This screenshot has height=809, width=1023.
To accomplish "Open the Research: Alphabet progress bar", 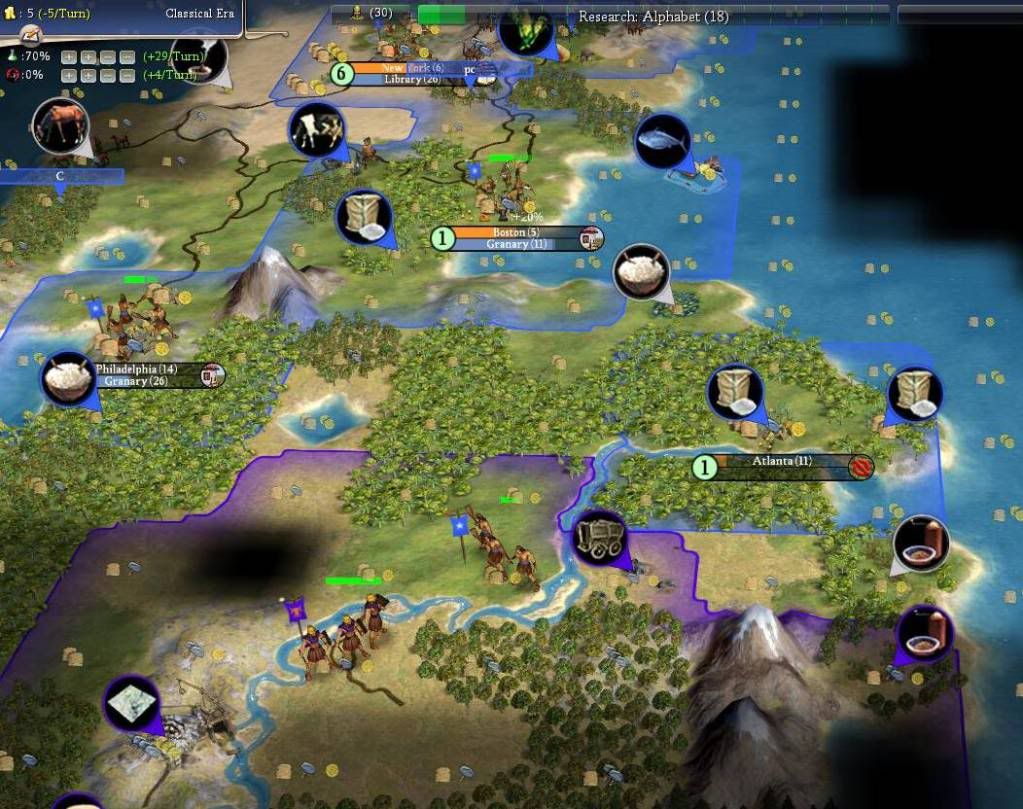I will 653,16.
